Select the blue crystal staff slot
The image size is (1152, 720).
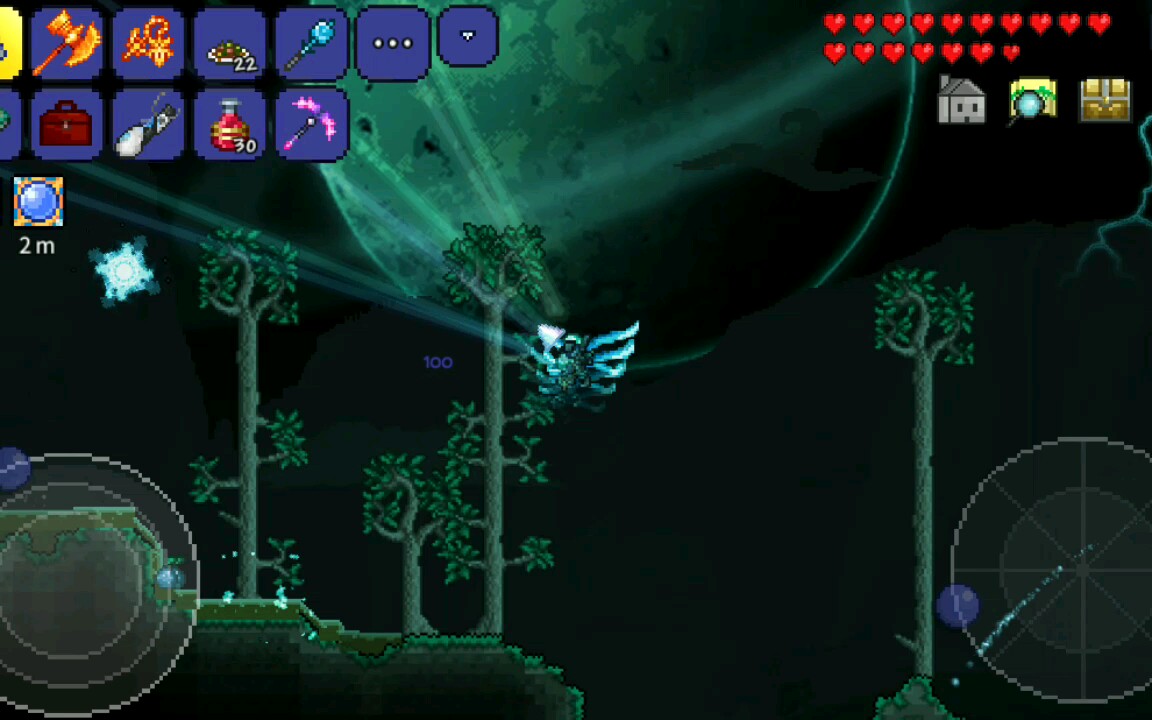311,43
